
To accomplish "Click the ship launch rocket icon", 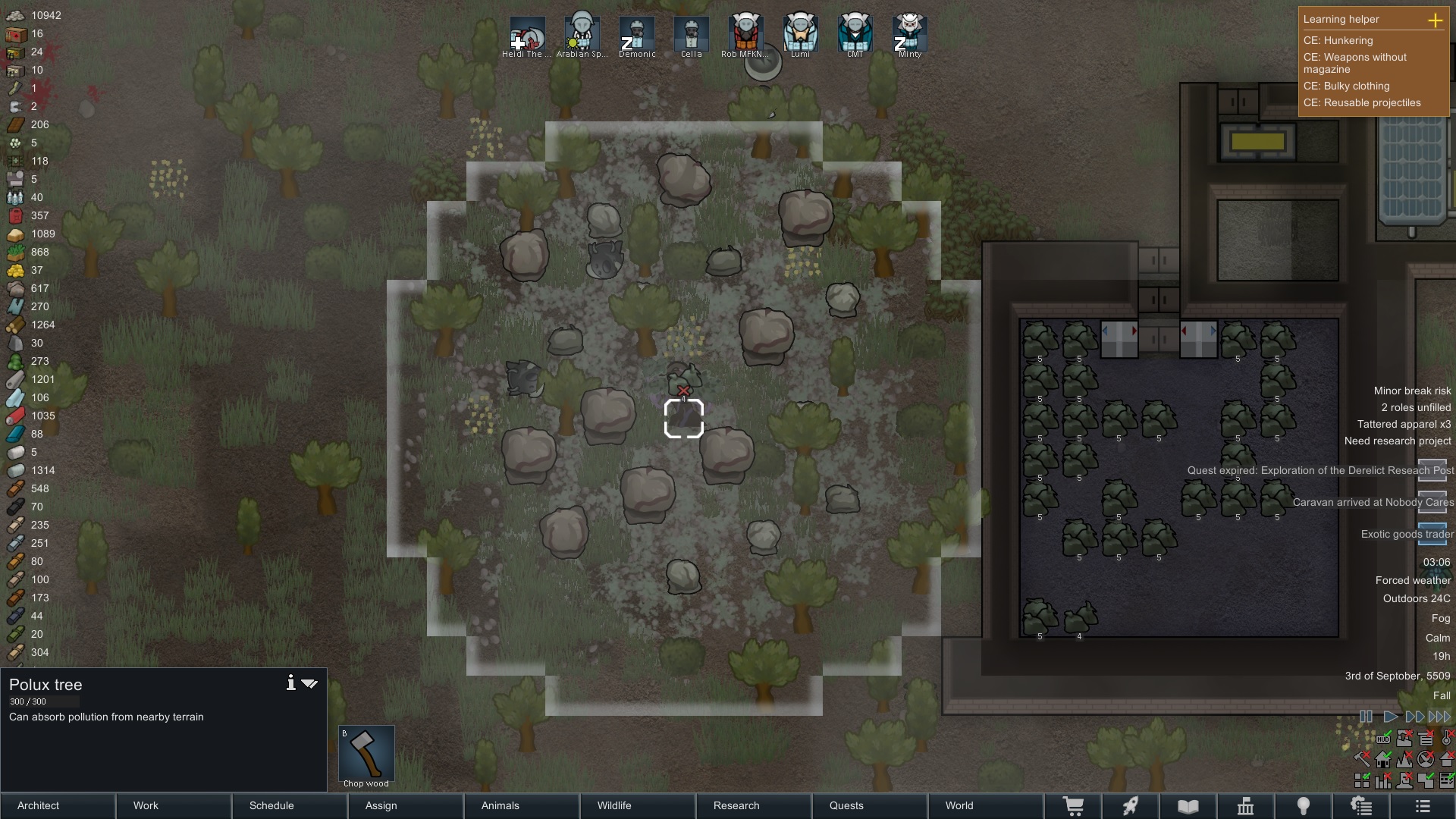I will pyautogui.click(x=1131, y=805).
